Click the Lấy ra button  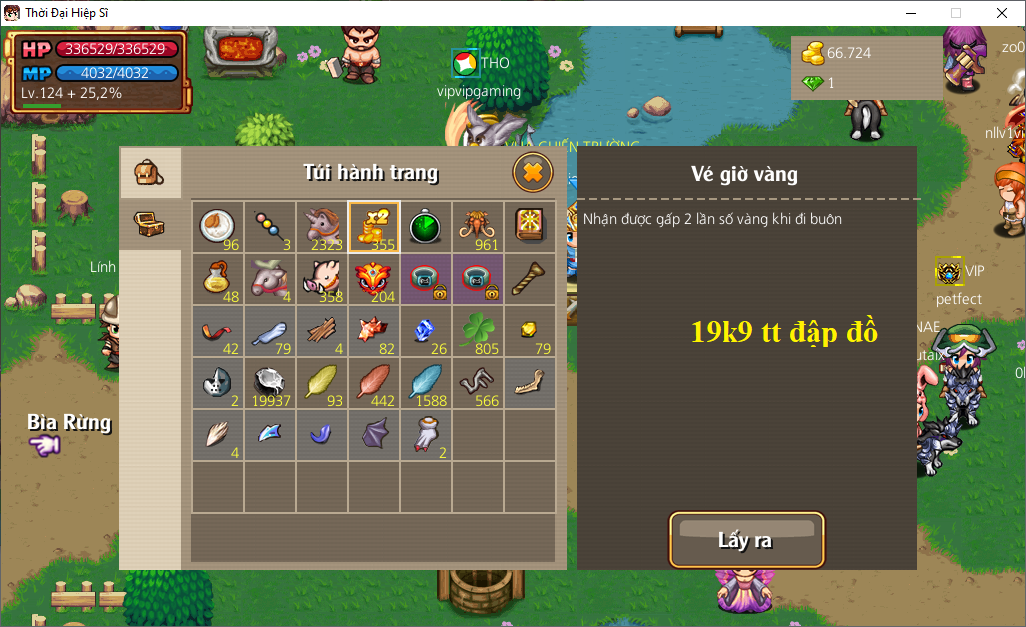746,540
